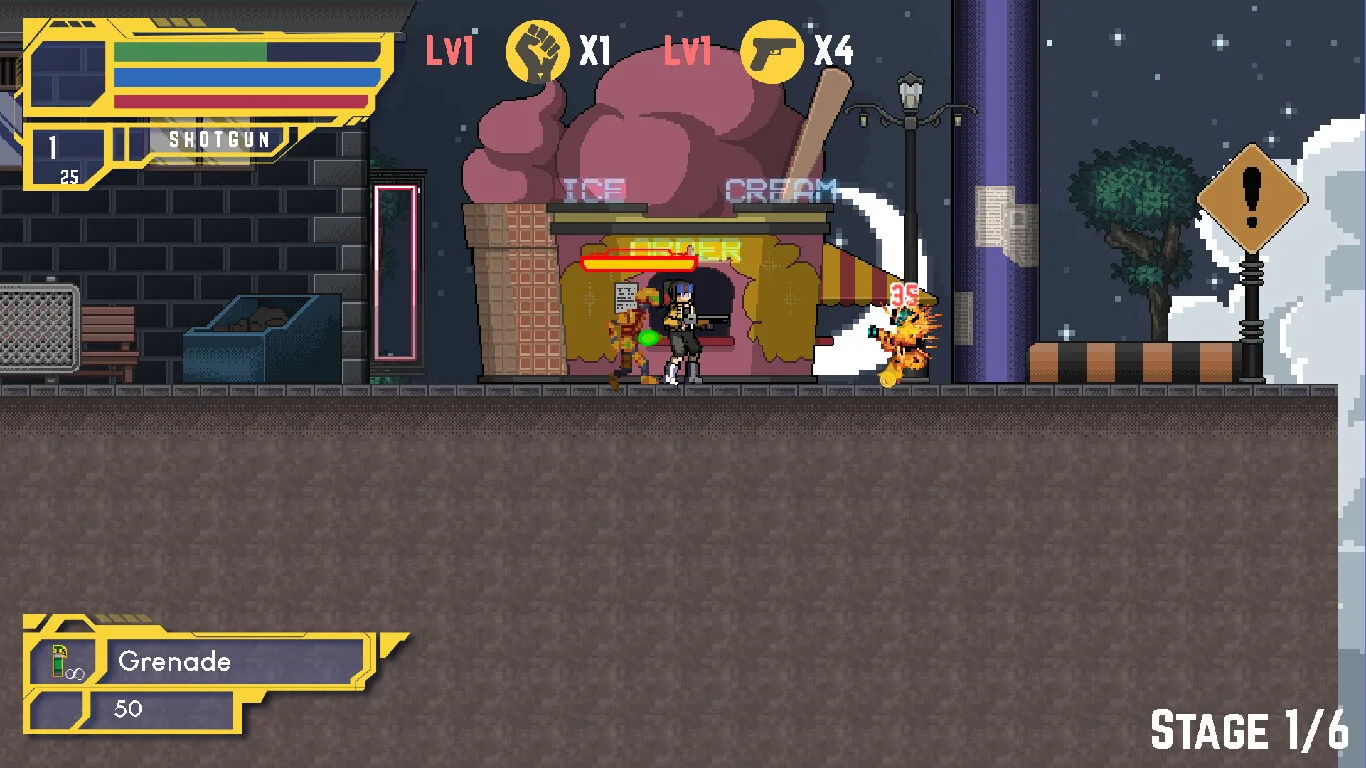Click the Shotgun weapon label
The image size is (1366, 768).
(219, 140)
